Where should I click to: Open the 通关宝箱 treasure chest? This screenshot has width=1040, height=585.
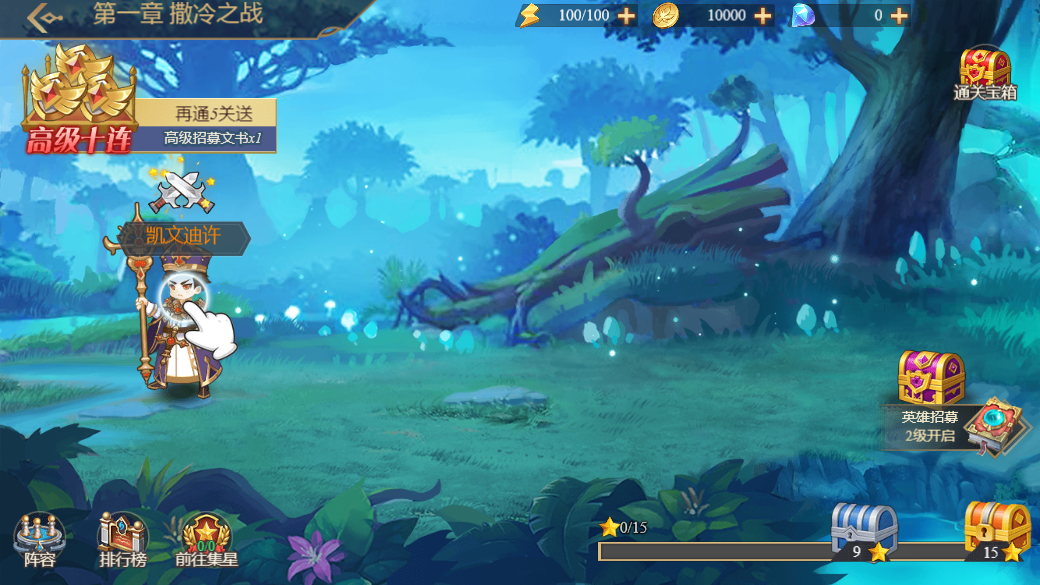985,73
